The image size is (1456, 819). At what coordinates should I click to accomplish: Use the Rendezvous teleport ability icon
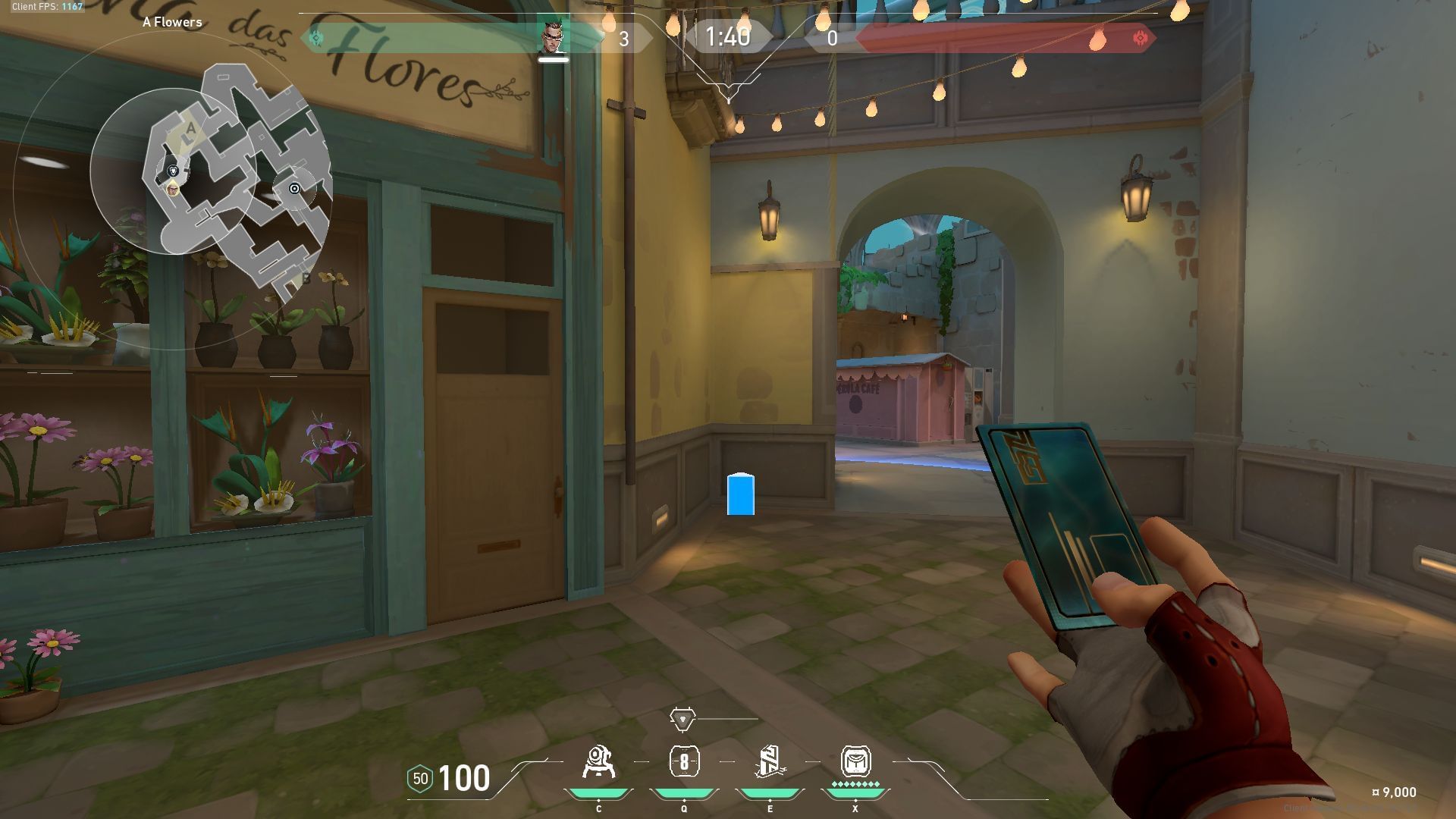(x=770, y=762)
